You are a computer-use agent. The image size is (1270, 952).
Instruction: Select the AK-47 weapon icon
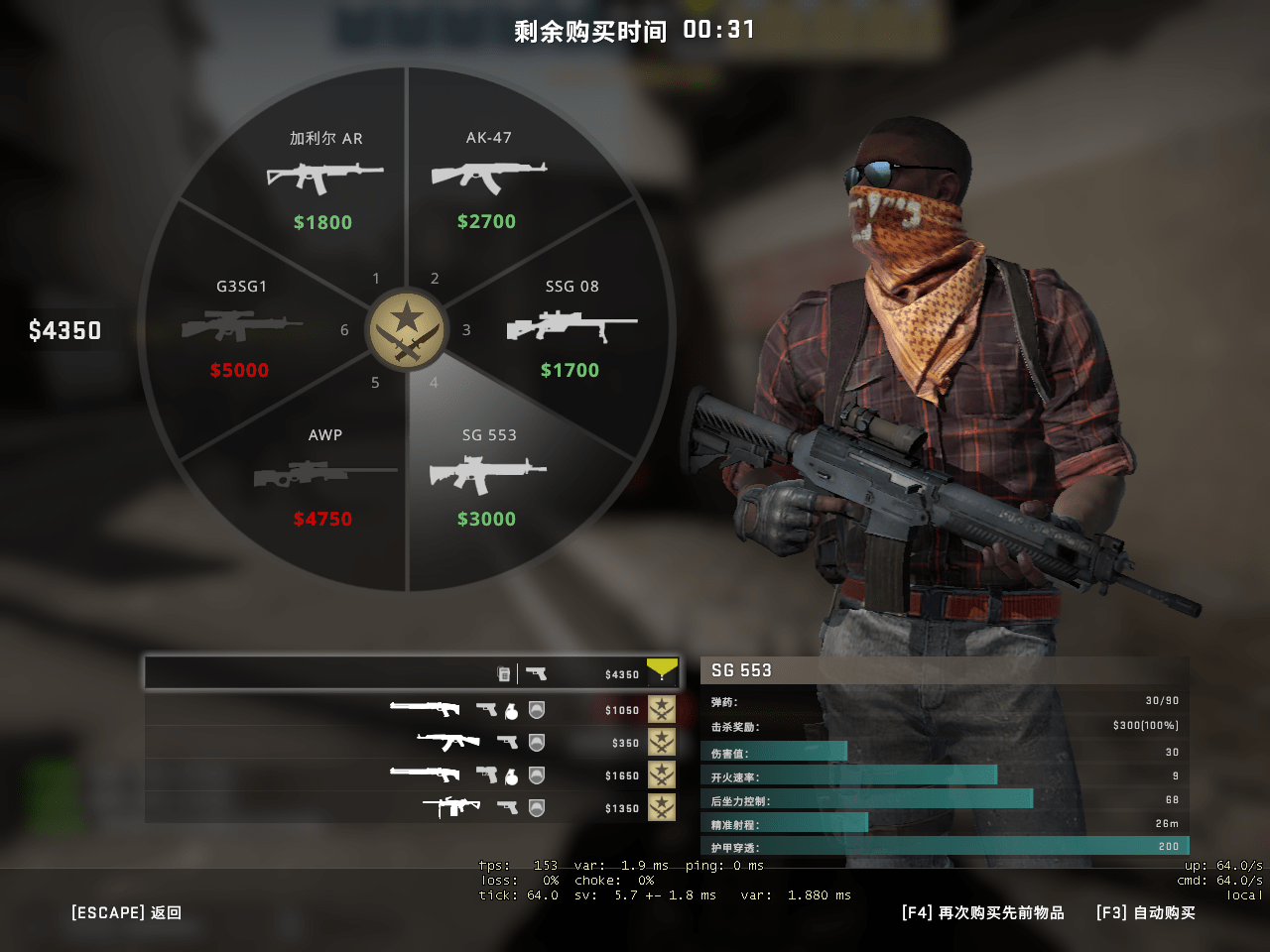[x=487, y=177]
